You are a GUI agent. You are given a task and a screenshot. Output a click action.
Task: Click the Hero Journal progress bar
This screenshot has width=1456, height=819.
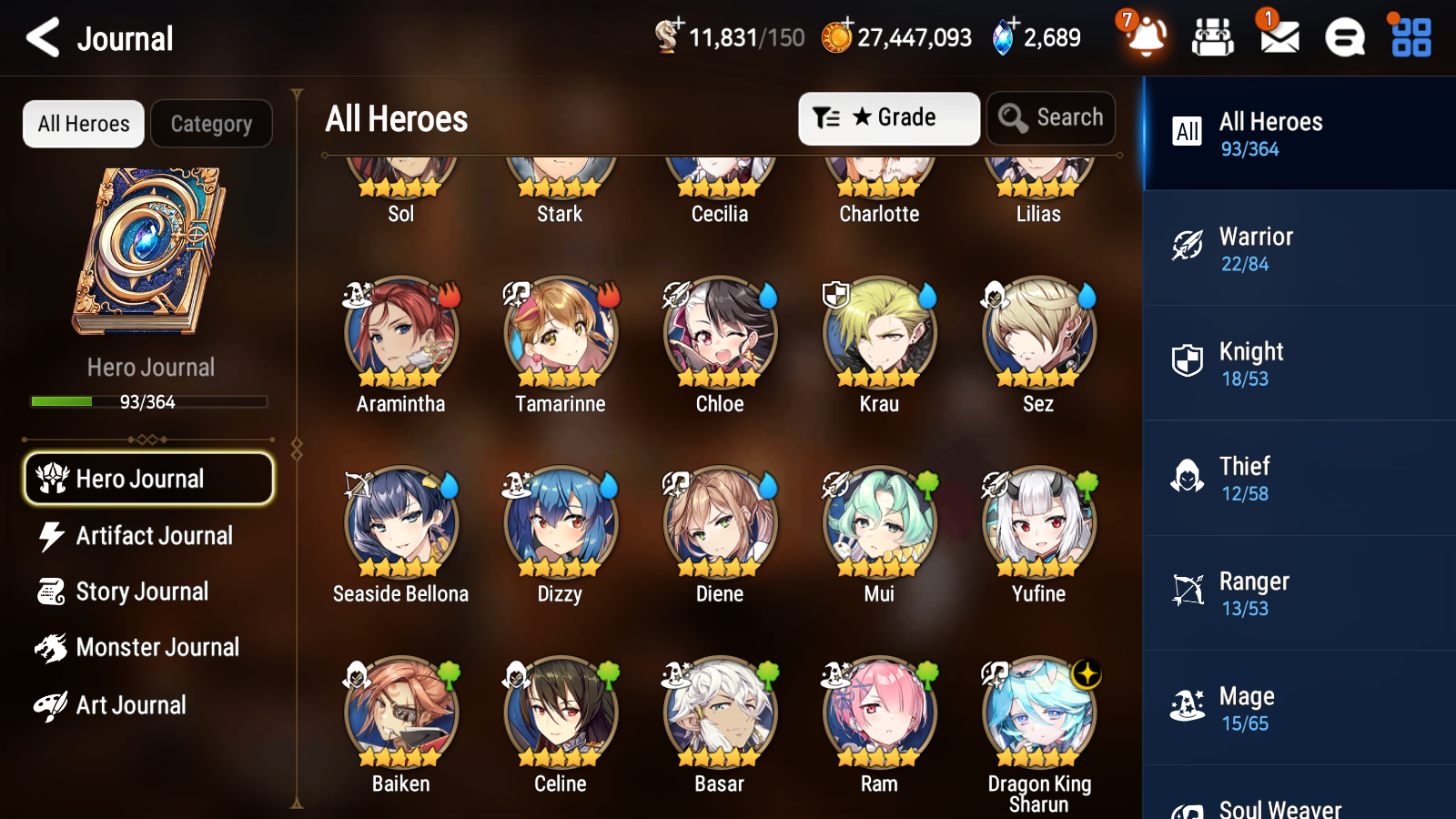click(148, 401)
